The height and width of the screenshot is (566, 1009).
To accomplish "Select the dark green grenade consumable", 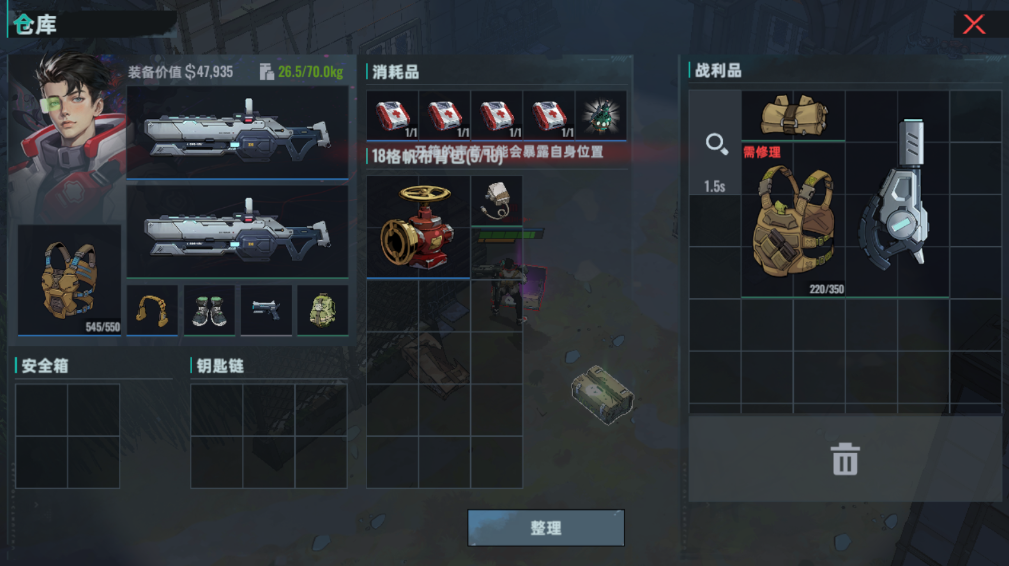I will coord(601,115).
